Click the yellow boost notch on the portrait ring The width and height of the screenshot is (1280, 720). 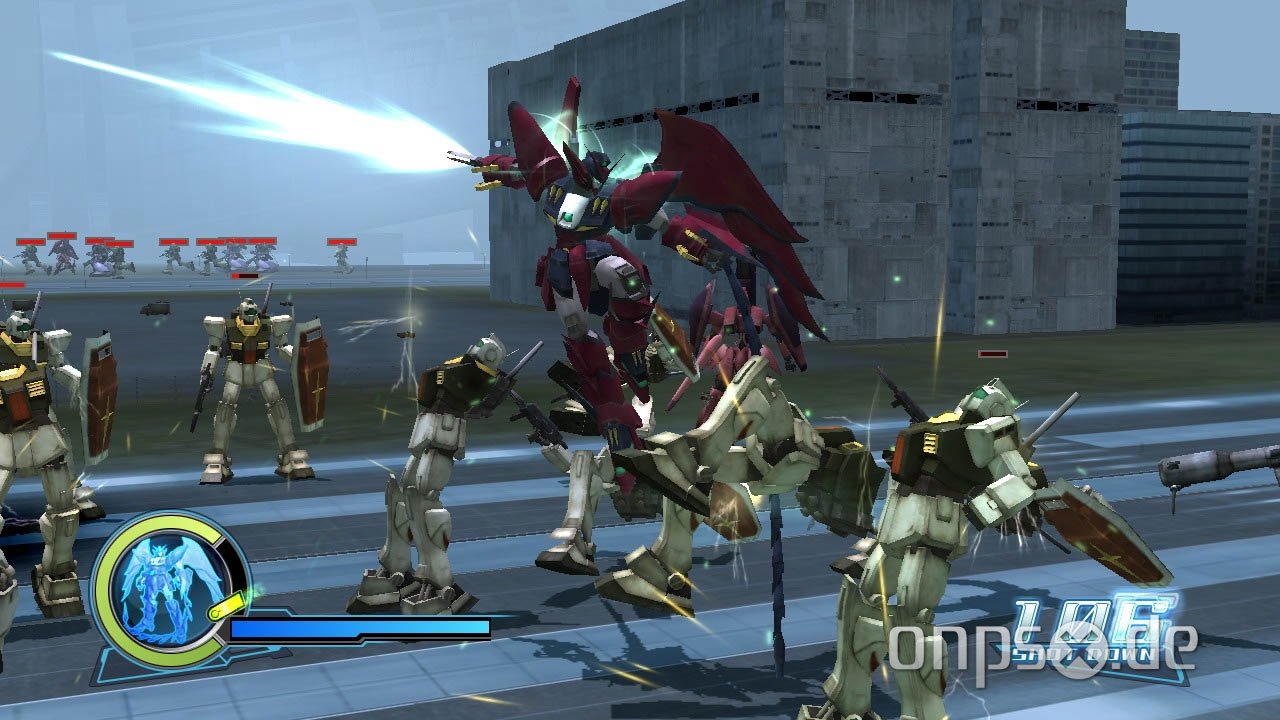[x=226, y=606]
